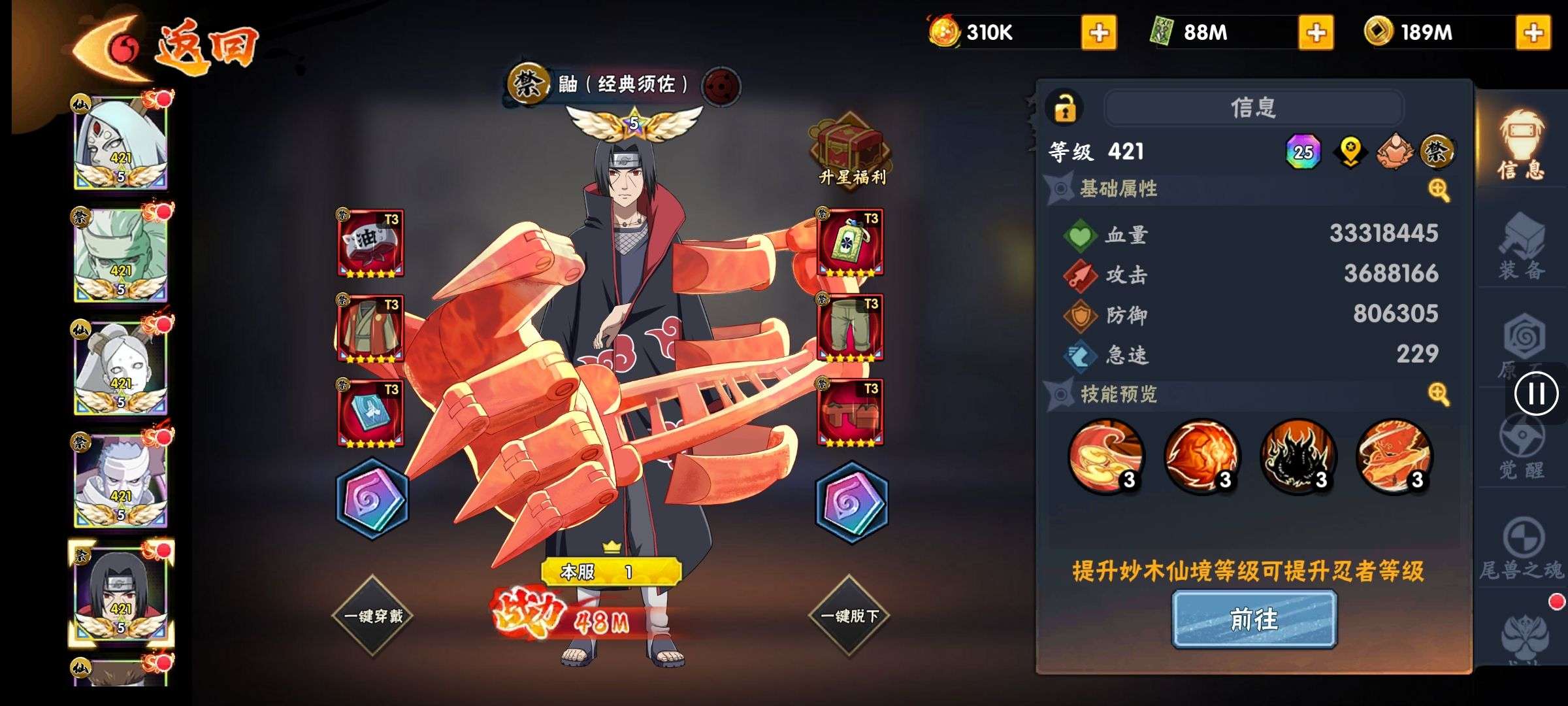Remove all gear with 一键脱下
The height and width of the screenshot is (706, 1568).
tap(849, 616)
